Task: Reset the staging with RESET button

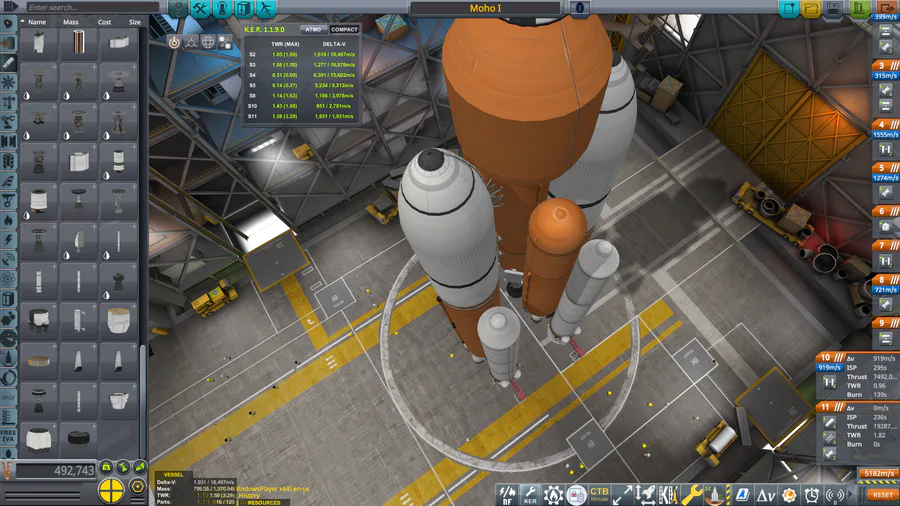Action: 883,494
